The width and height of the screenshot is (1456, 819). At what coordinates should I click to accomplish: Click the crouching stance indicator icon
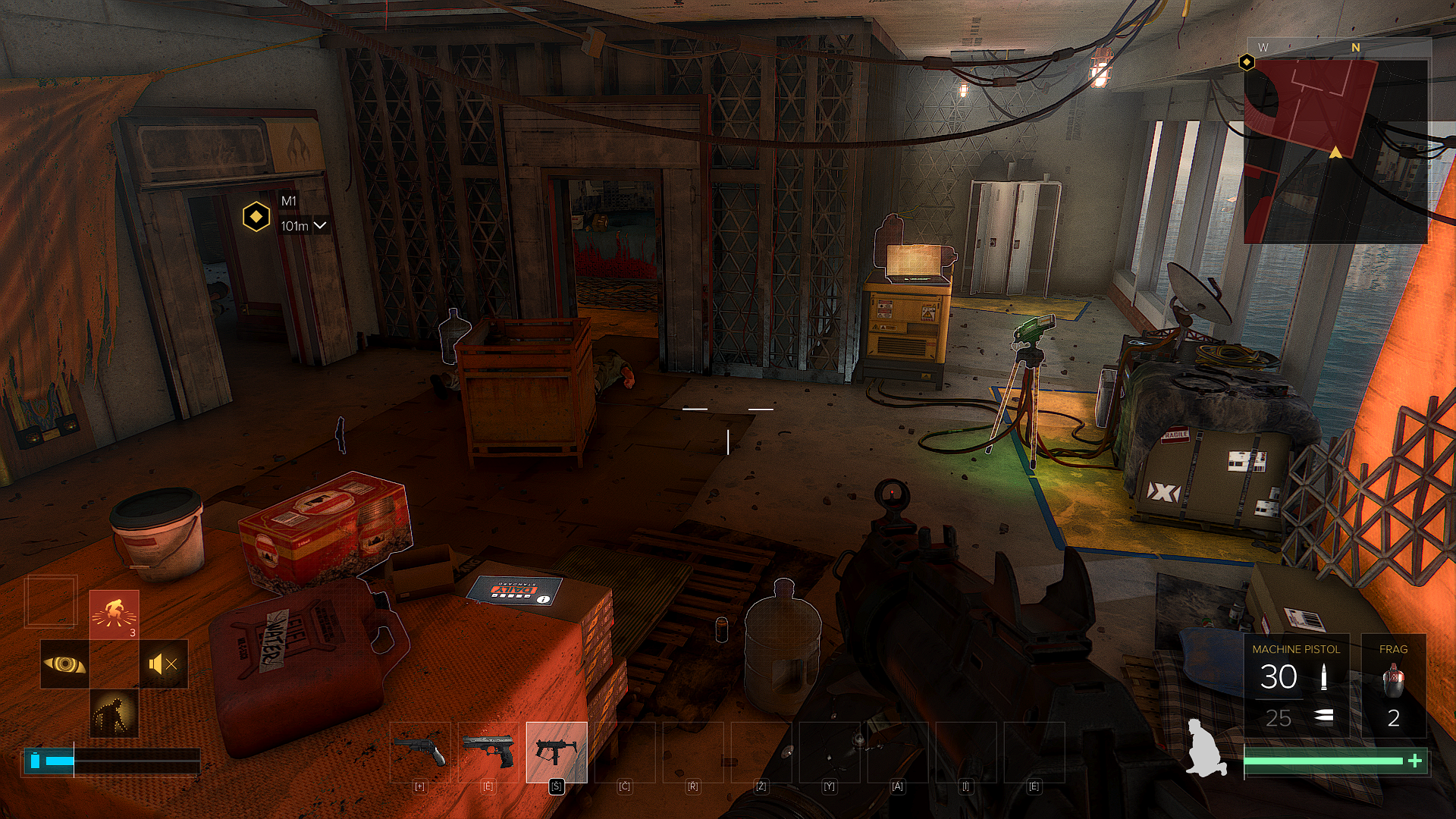point(1206,748)
